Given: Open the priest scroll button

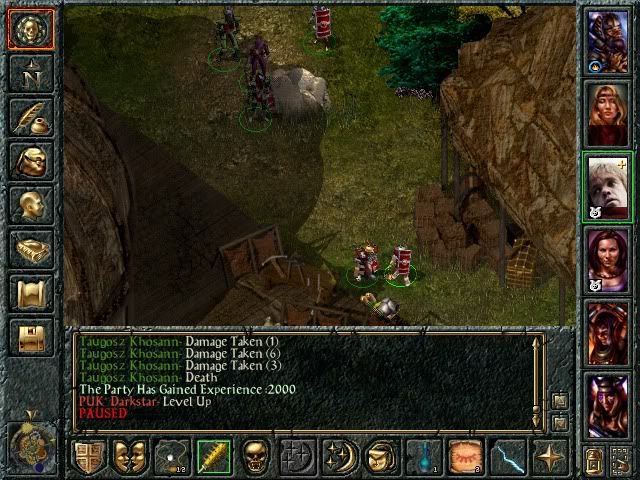Looking at the screenshot, I should coord(30,292).
